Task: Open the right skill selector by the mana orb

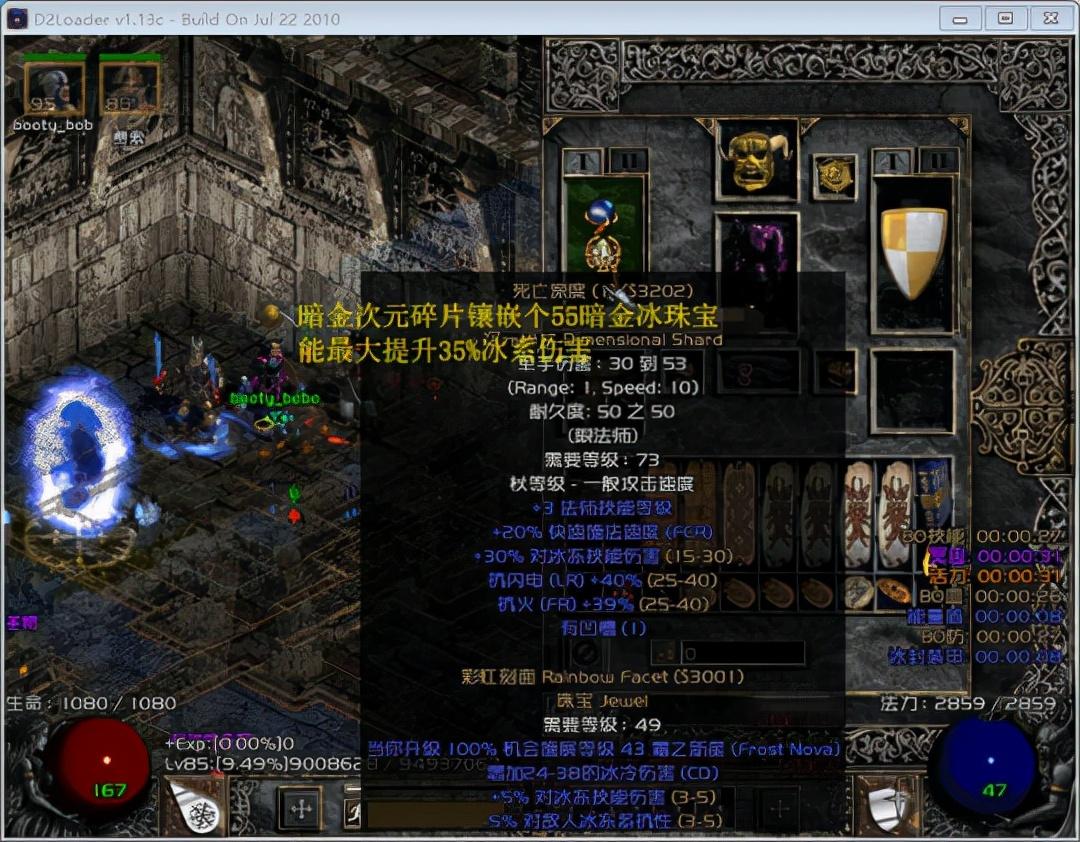Action: [x=885, y=807]
